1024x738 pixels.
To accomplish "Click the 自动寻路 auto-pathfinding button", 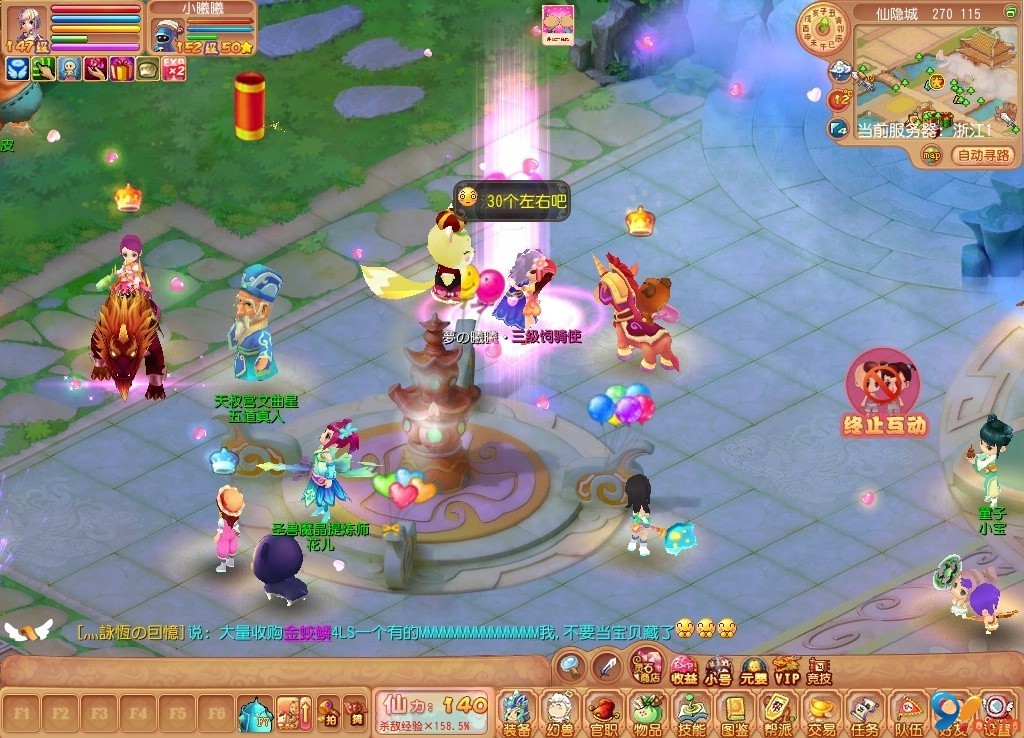I will point(985,155).
